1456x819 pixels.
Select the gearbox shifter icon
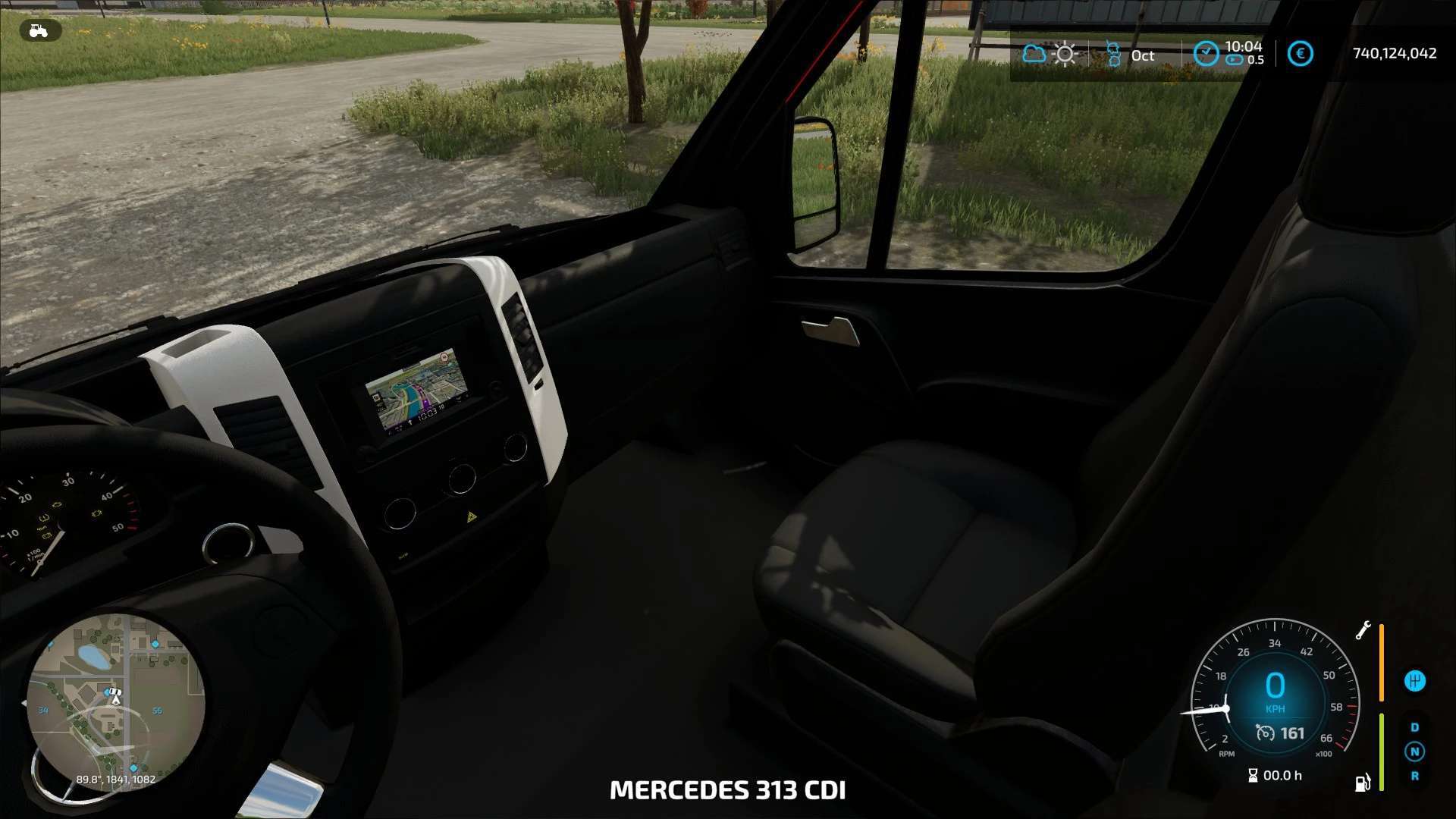(x=1414, y=681)
